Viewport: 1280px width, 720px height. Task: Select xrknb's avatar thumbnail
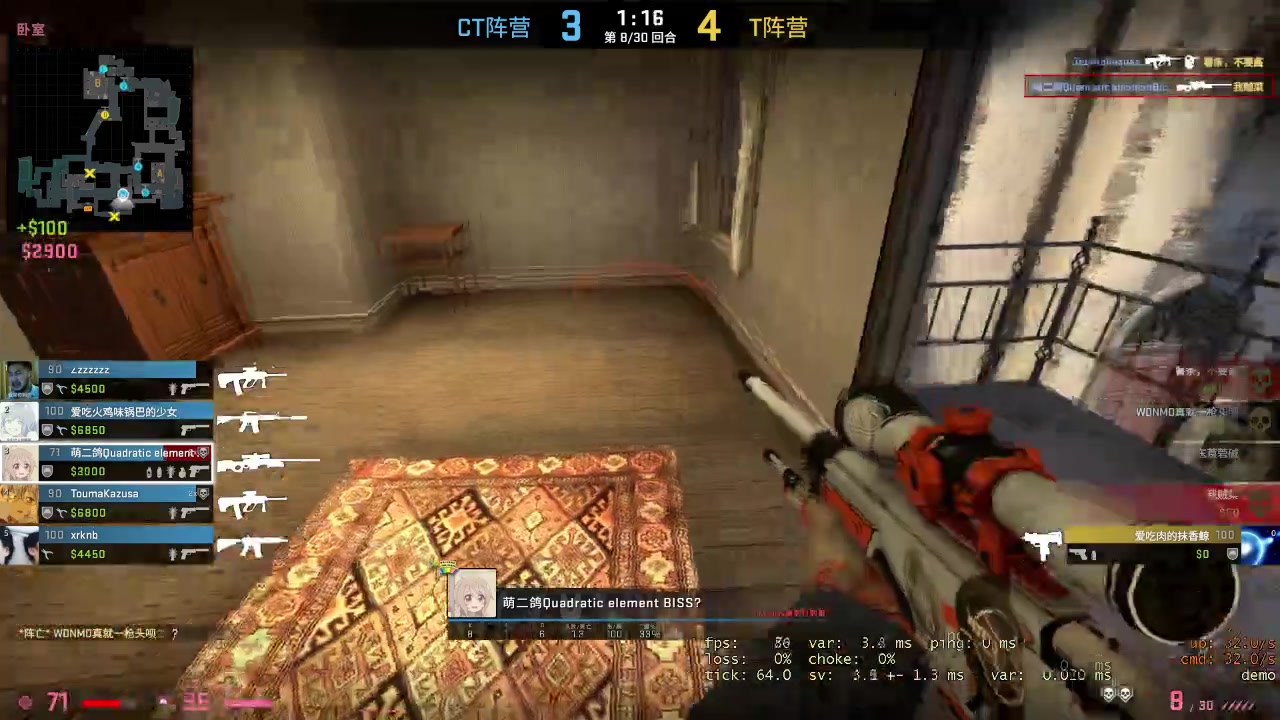tap(20, 545)
